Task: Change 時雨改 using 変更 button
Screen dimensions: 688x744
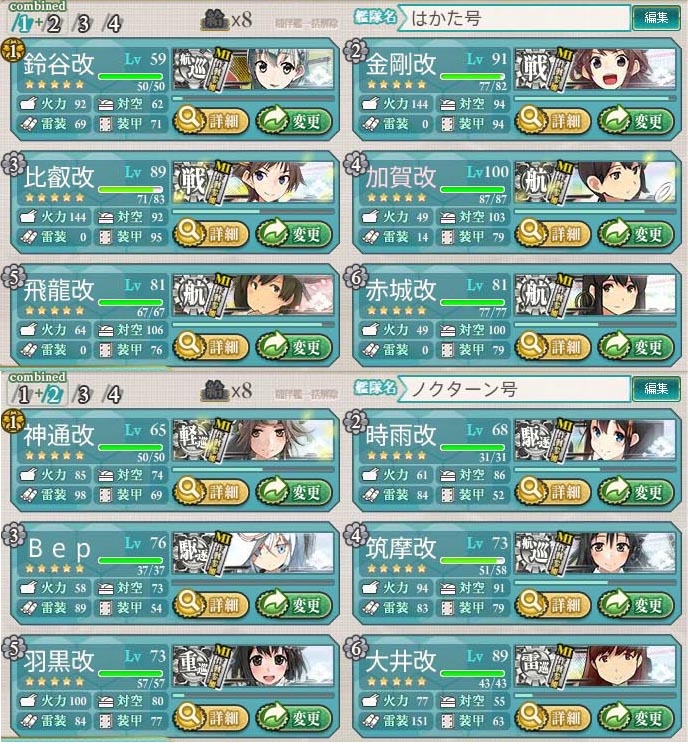Action: click(637, 491)
